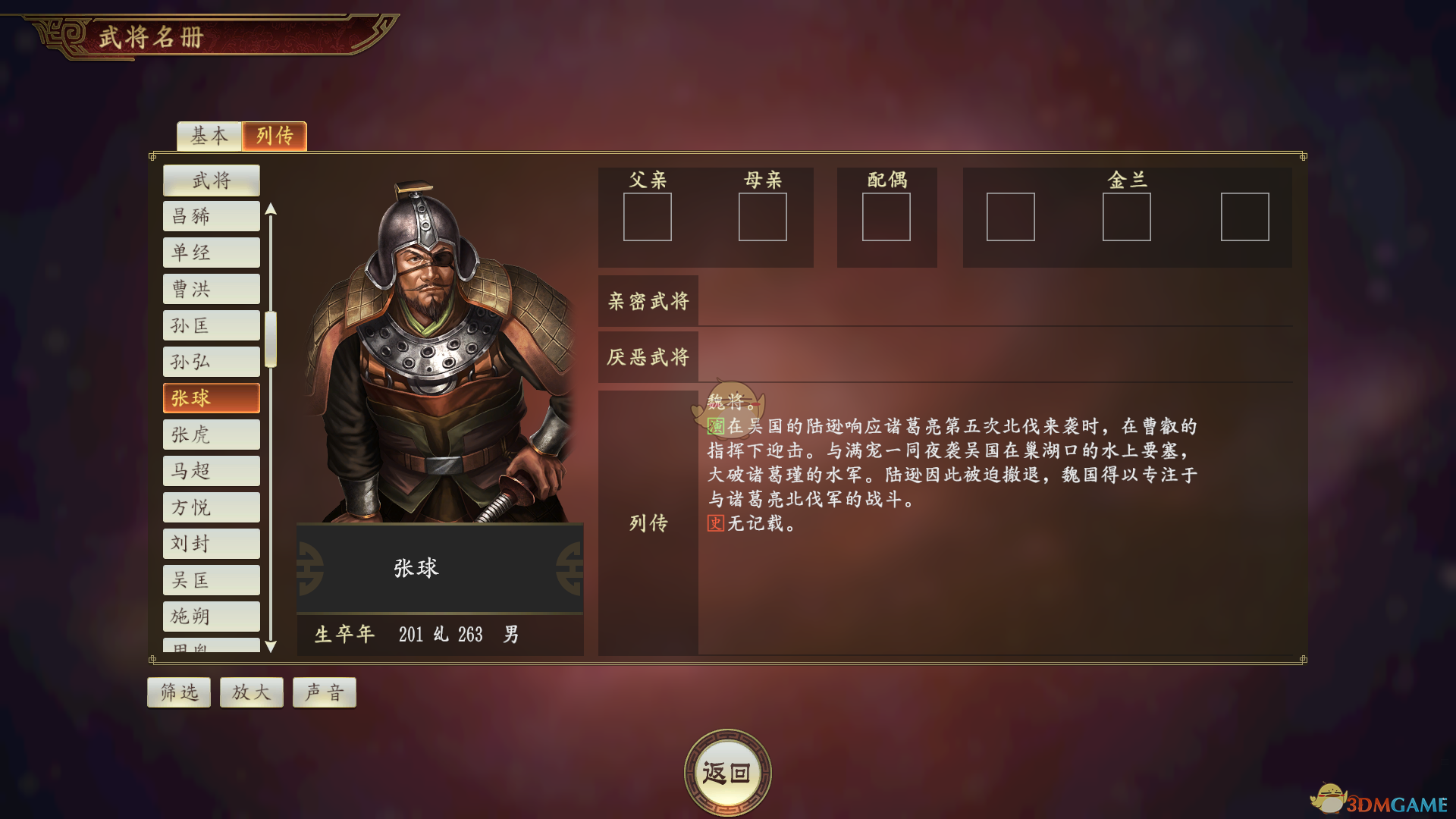
Task: Click the mascot face icon beside biography
Action: click(x=730, y=402)
